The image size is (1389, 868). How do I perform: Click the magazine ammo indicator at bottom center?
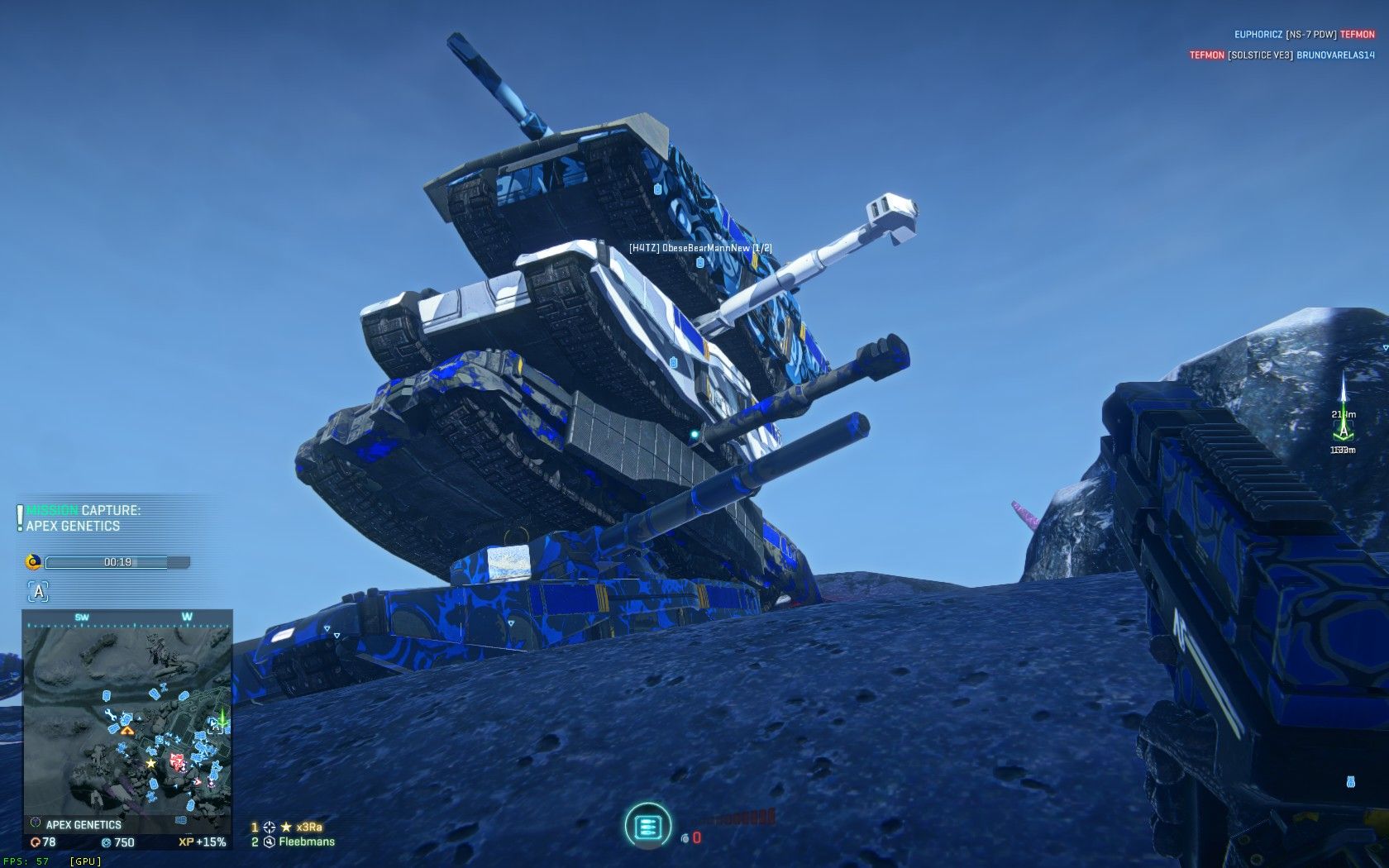(x=648, y=827)
